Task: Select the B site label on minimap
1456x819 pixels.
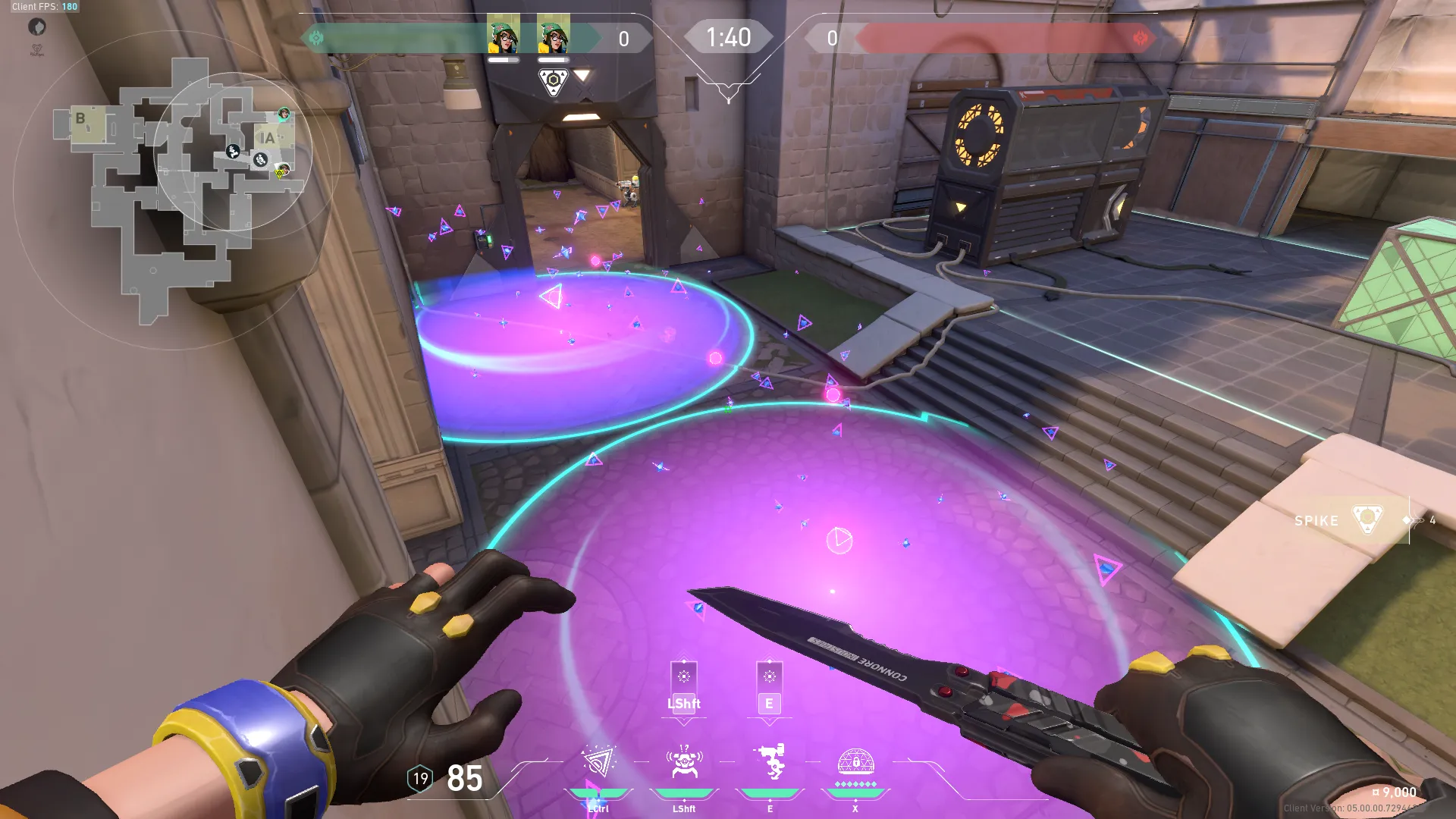Action: (x=80, y=119)
